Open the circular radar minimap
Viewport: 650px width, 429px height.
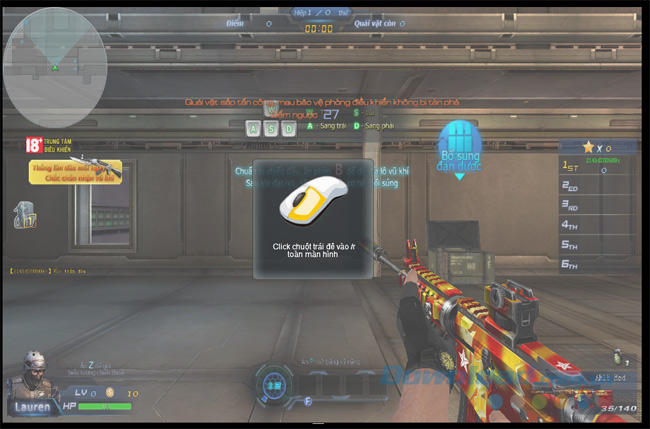(55, 67)
